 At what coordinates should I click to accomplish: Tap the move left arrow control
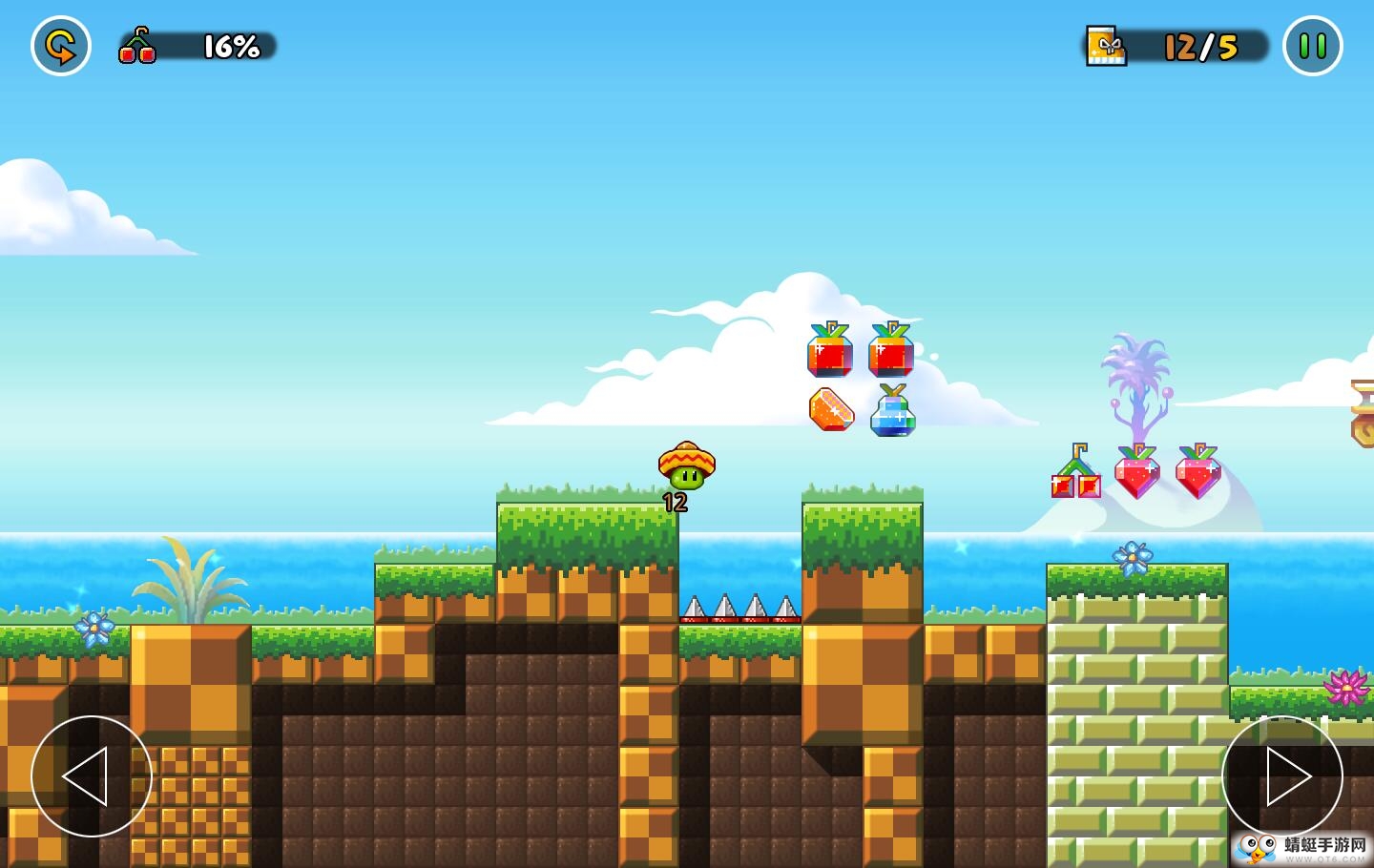click(91, 776)
